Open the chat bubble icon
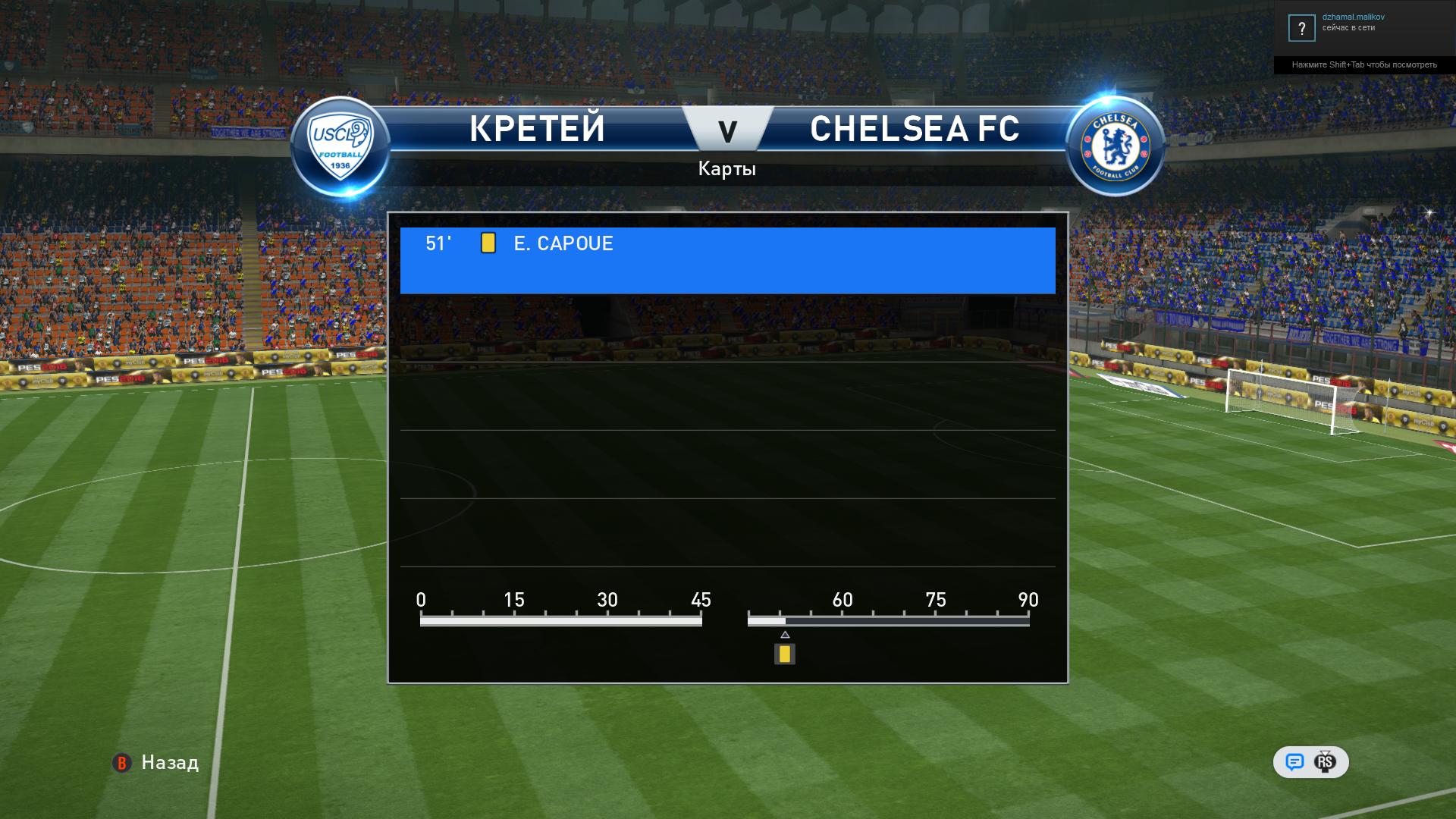 (x=1294, y=762)
